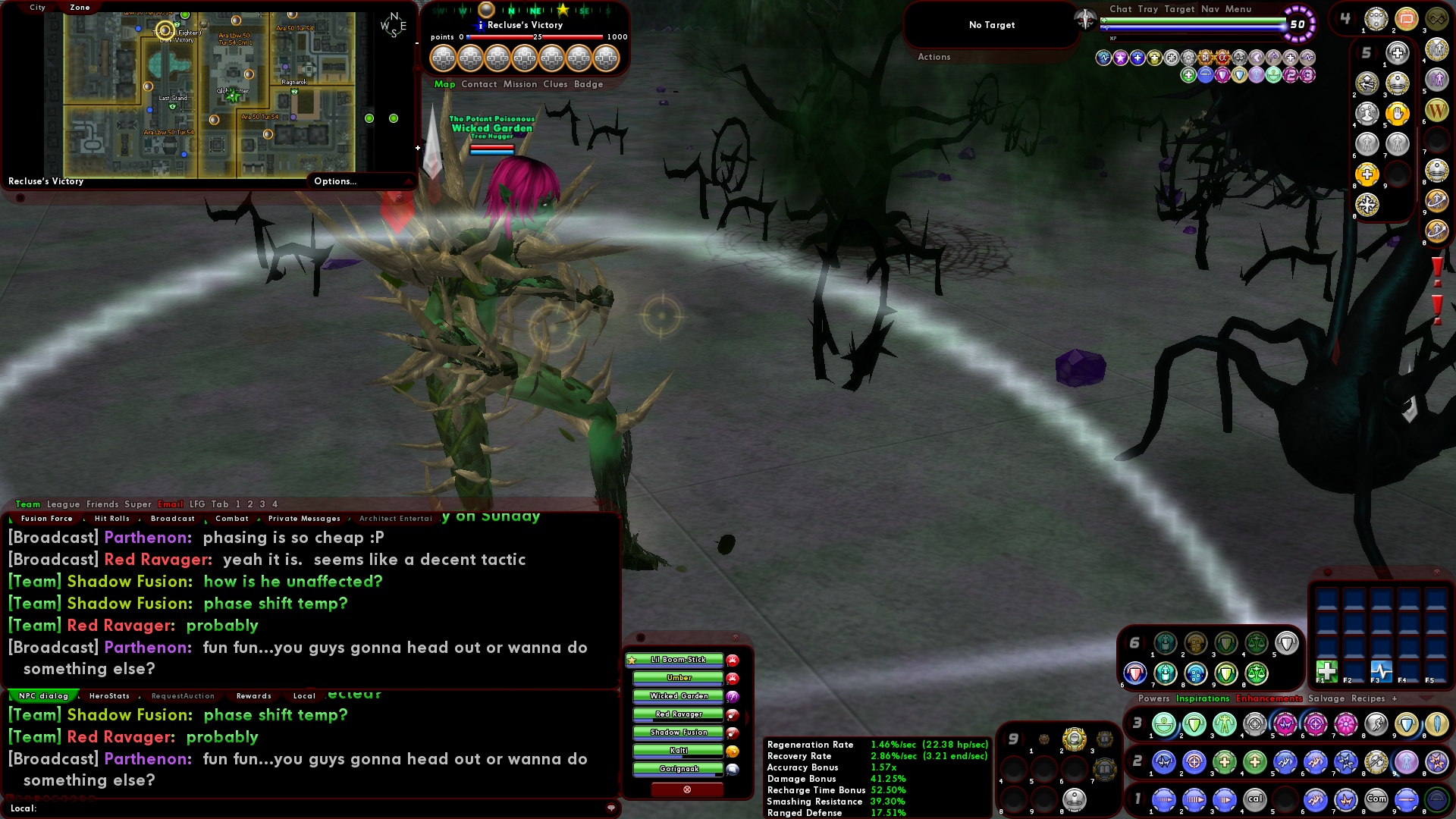The image size is (1456, 819).
Task: Toggle the map to Zone view
Action: (x=80, y=7)
